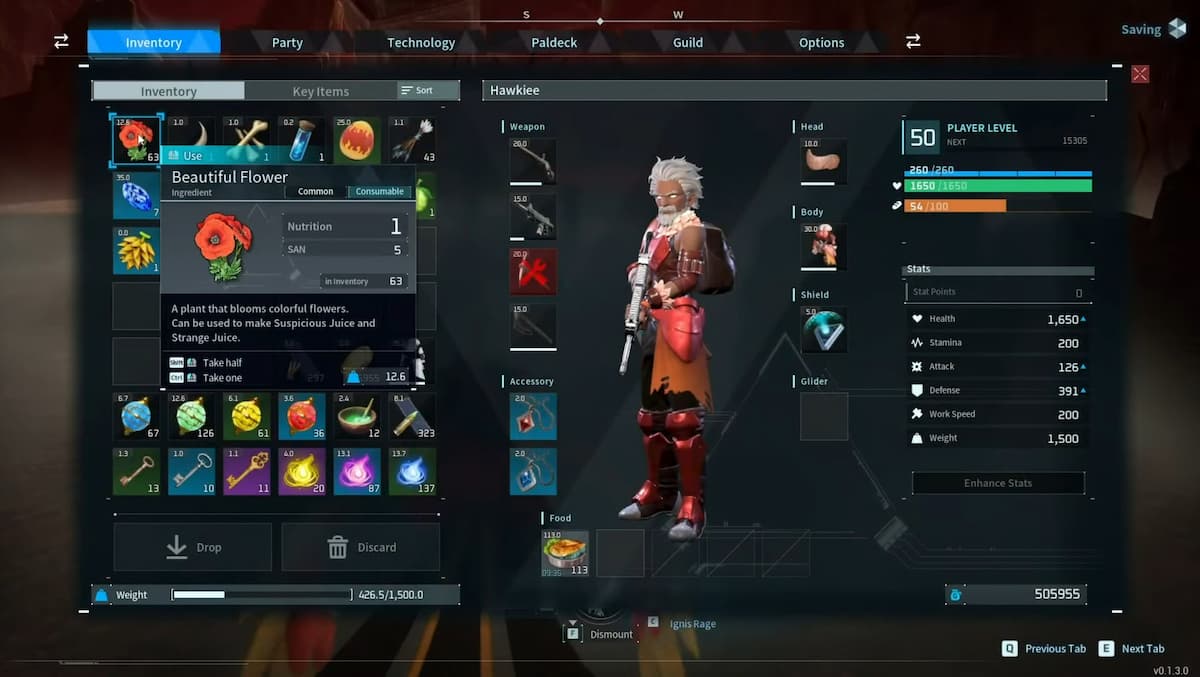This screenshot has height=677, width=1200.
Task: Open the Technology tab
Action: (421, 43)
